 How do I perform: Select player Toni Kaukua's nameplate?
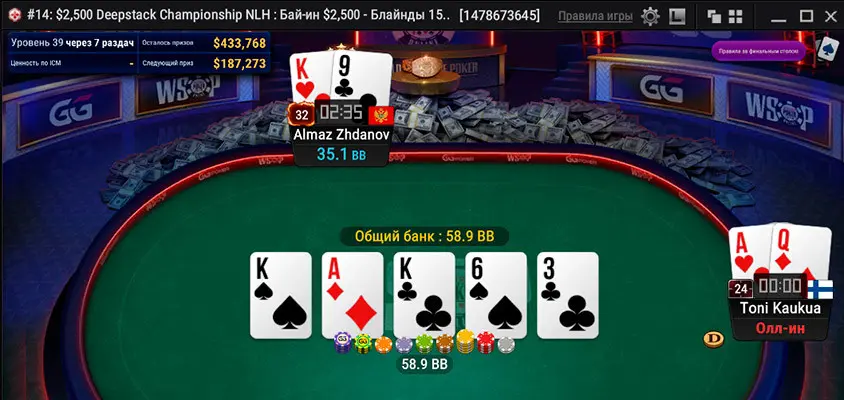(780, 308)
